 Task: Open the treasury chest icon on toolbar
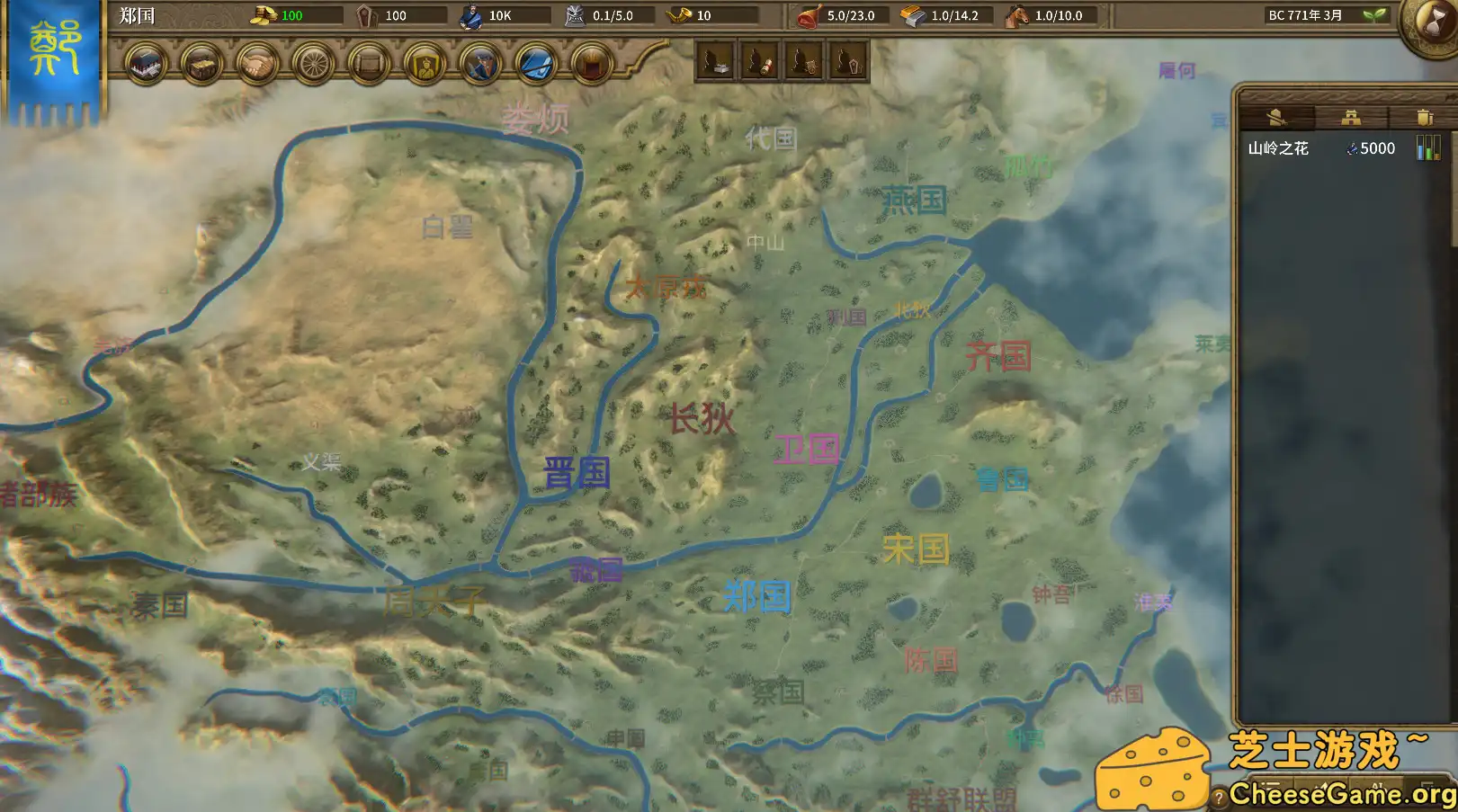click(201, 64)
